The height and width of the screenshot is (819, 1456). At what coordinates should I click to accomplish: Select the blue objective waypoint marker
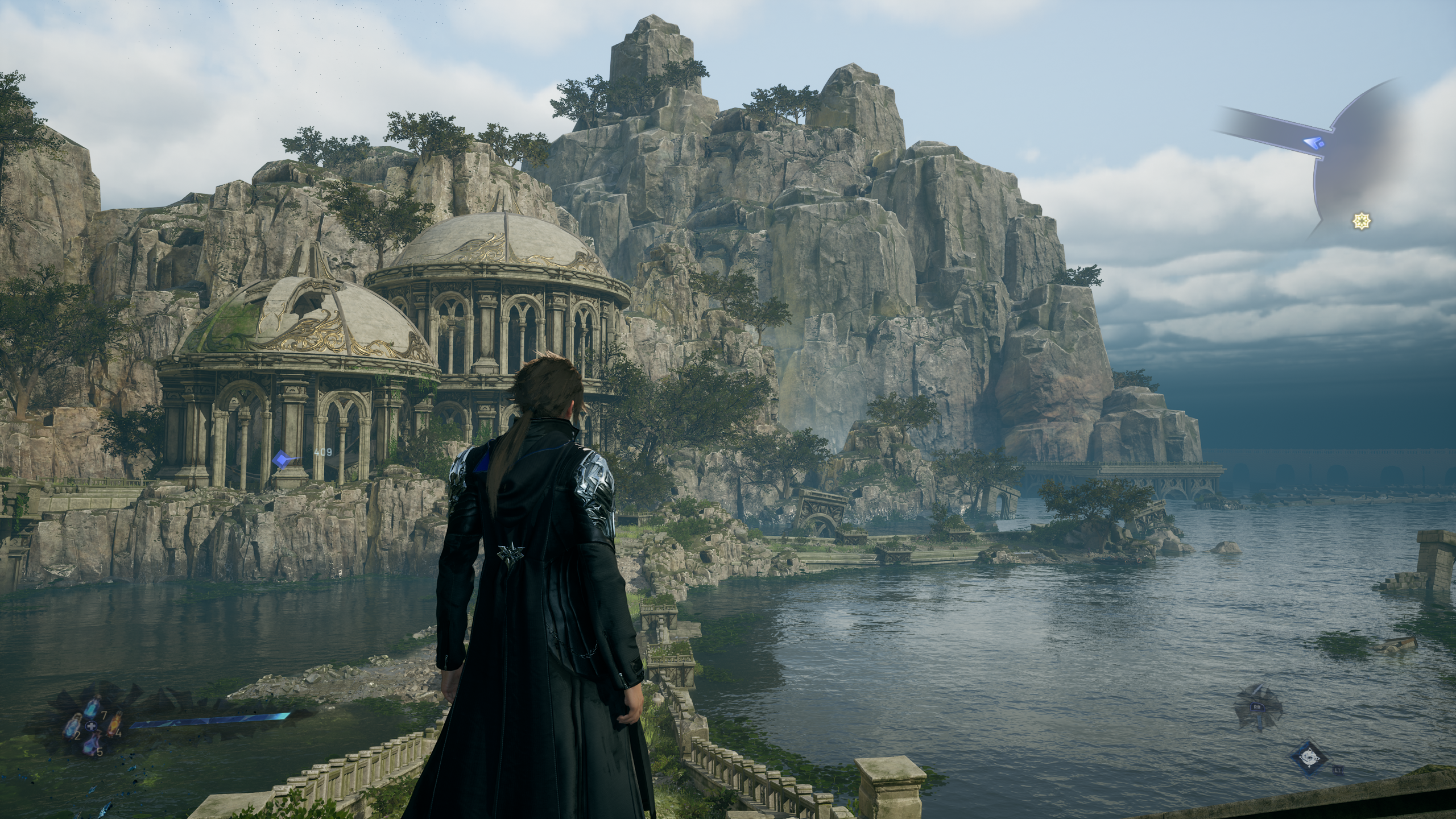point(282,458)
